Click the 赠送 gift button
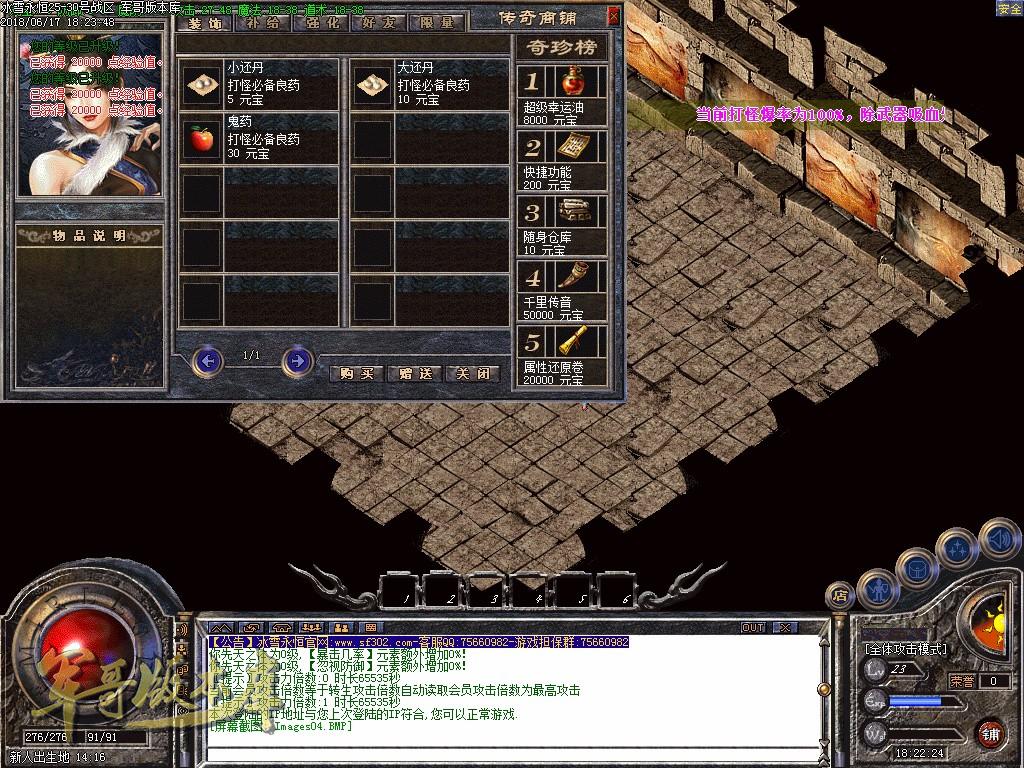Viewport: 1024px width, 768px height. 414,373
